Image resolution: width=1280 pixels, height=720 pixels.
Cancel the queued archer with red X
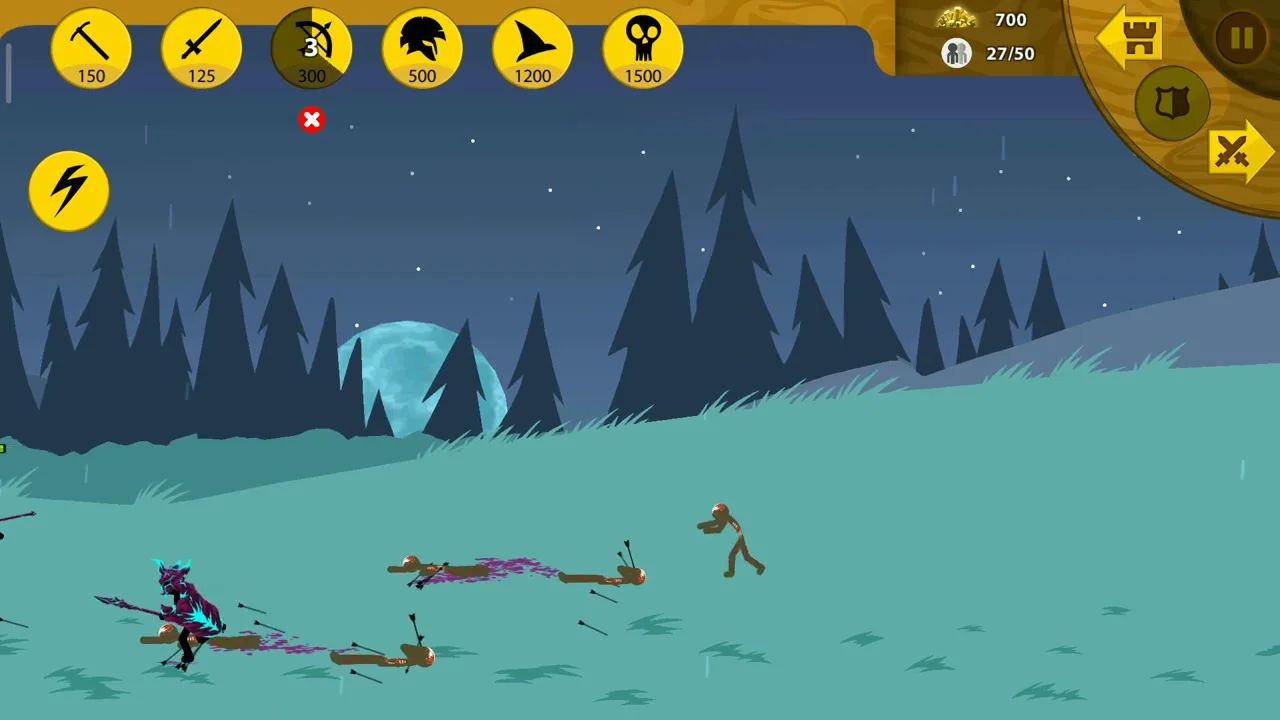point(311,120)
